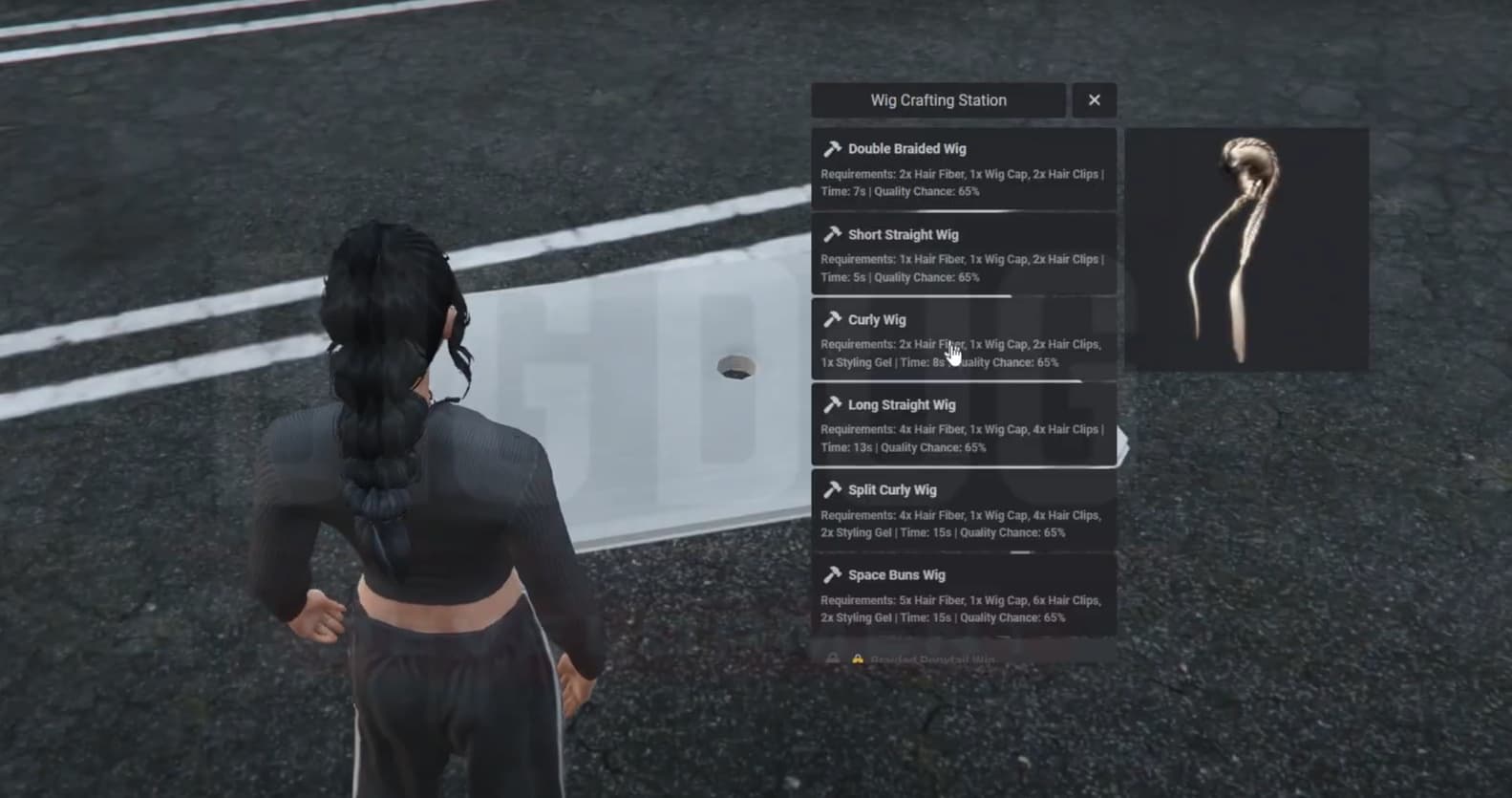Click the hammer icon beside Space Buns Wig

(833, 574)
